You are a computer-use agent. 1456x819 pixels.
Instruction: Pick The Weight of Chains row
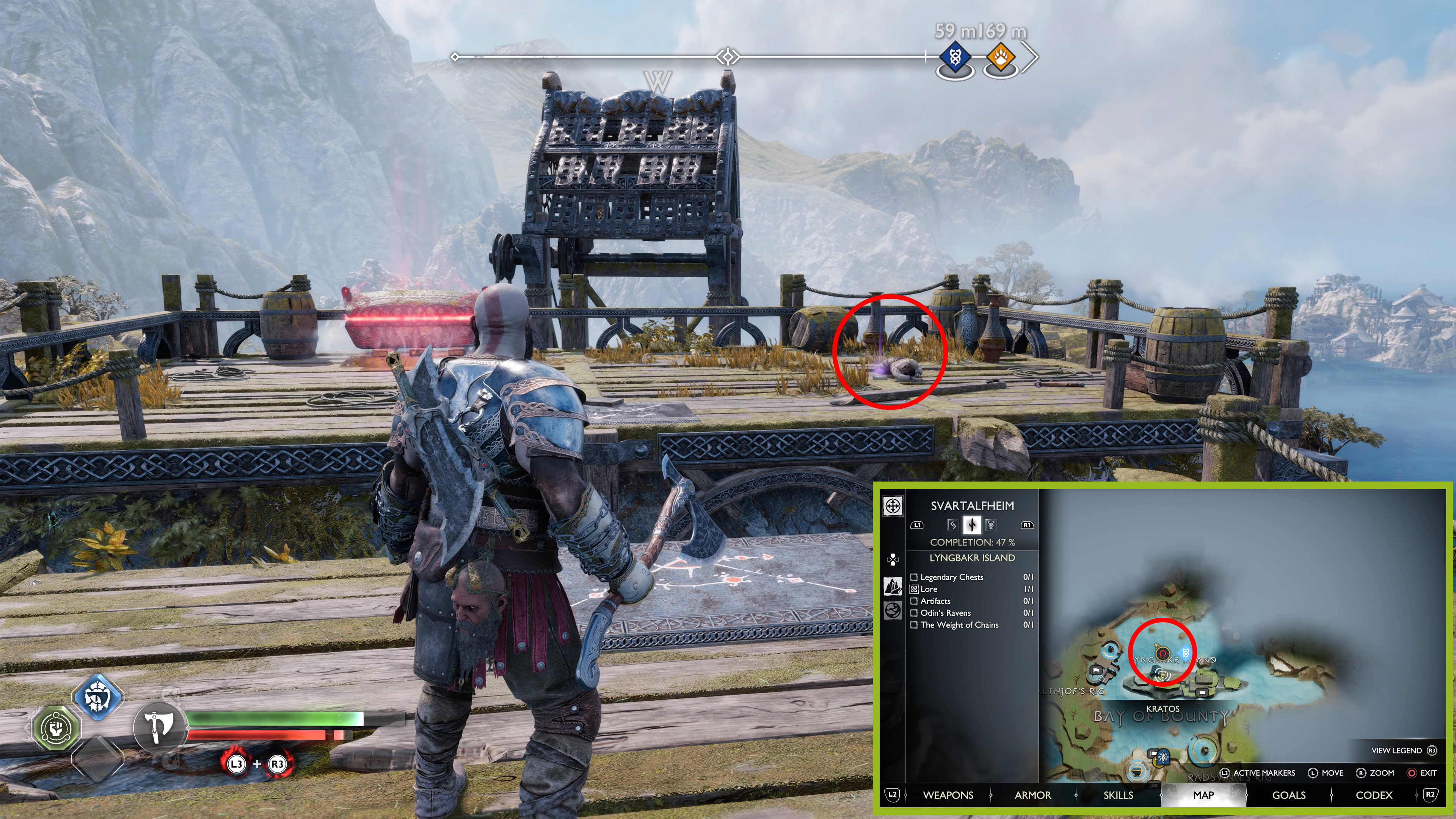959,624
